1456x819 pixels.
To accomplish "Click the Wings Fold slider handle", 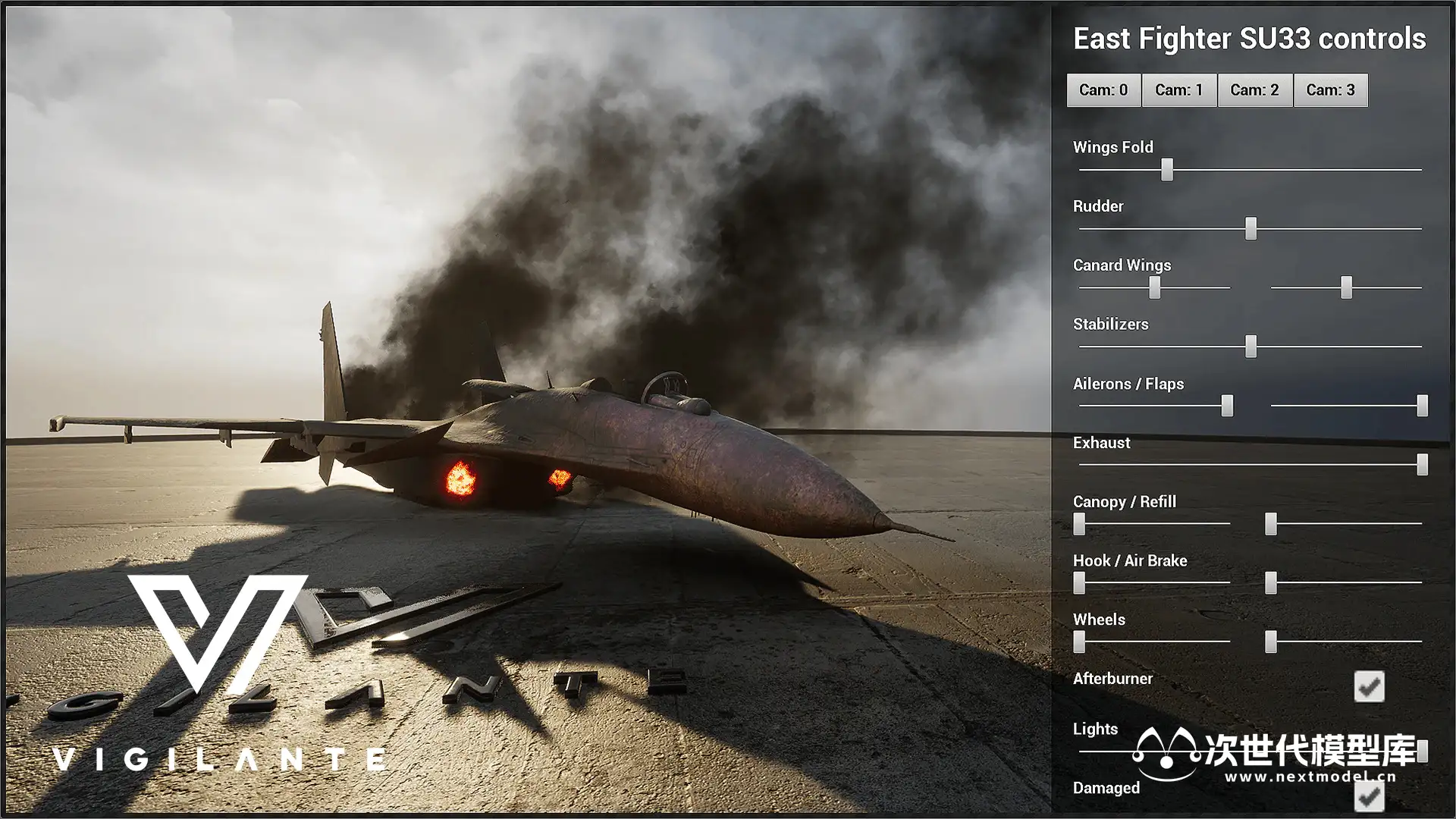I will click(x=1167, y=169).
